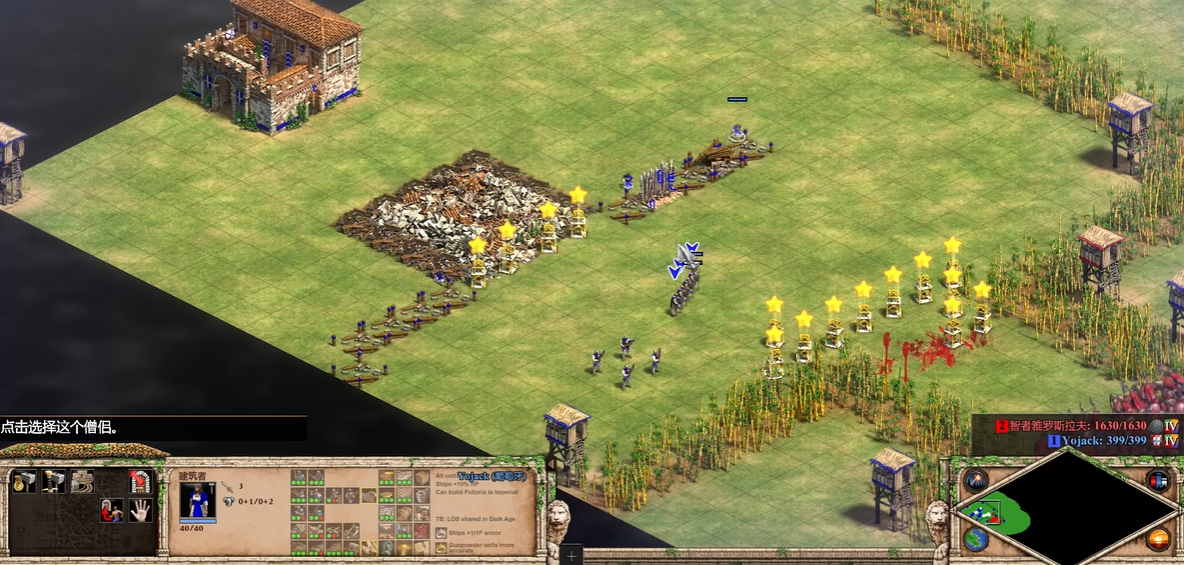Click the red player 2 row in the scoreboard

pyautogui.click(x=1080, y=425)
